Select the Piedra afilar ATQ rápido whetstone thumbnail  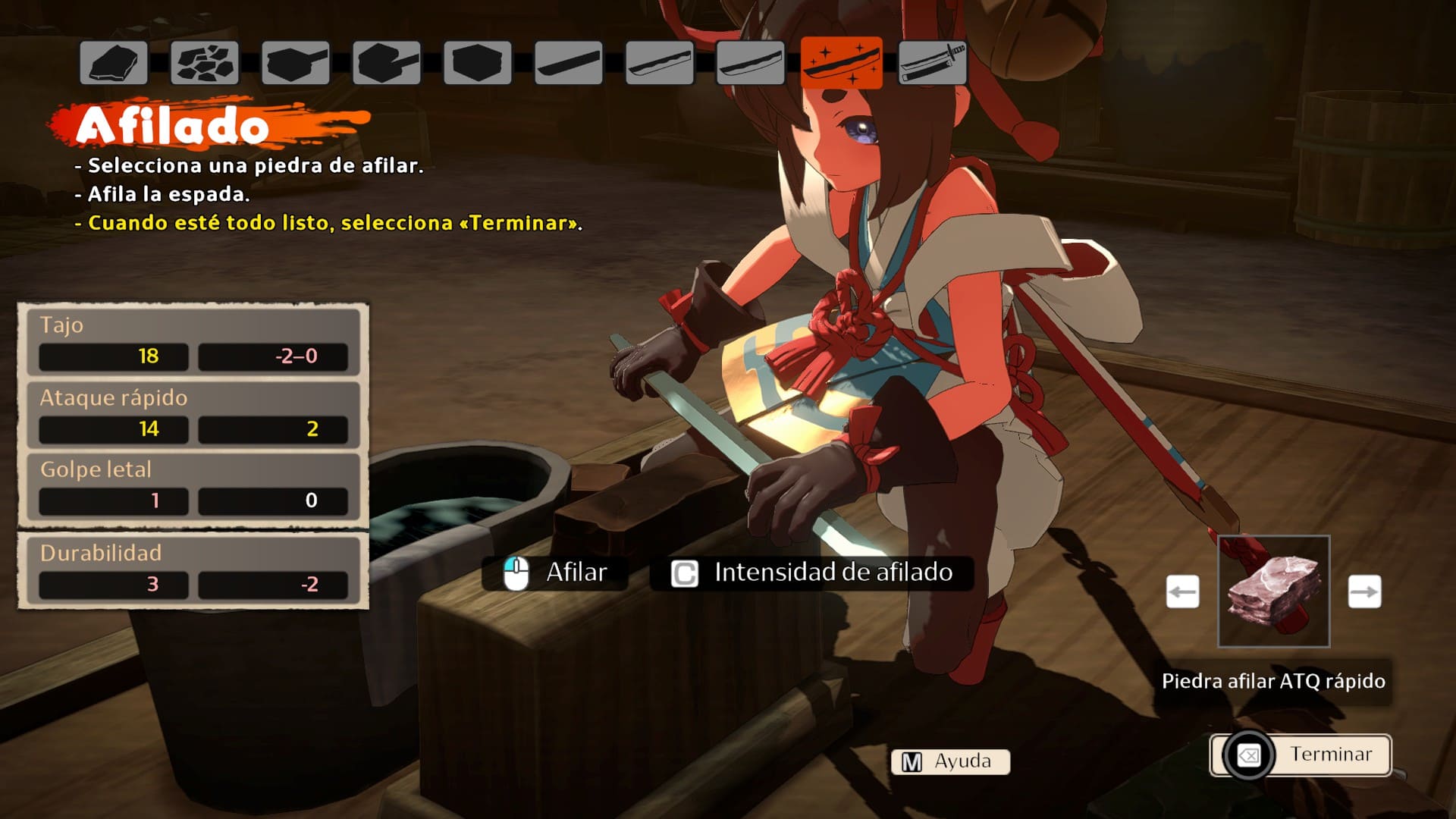tap(1273, 591)
